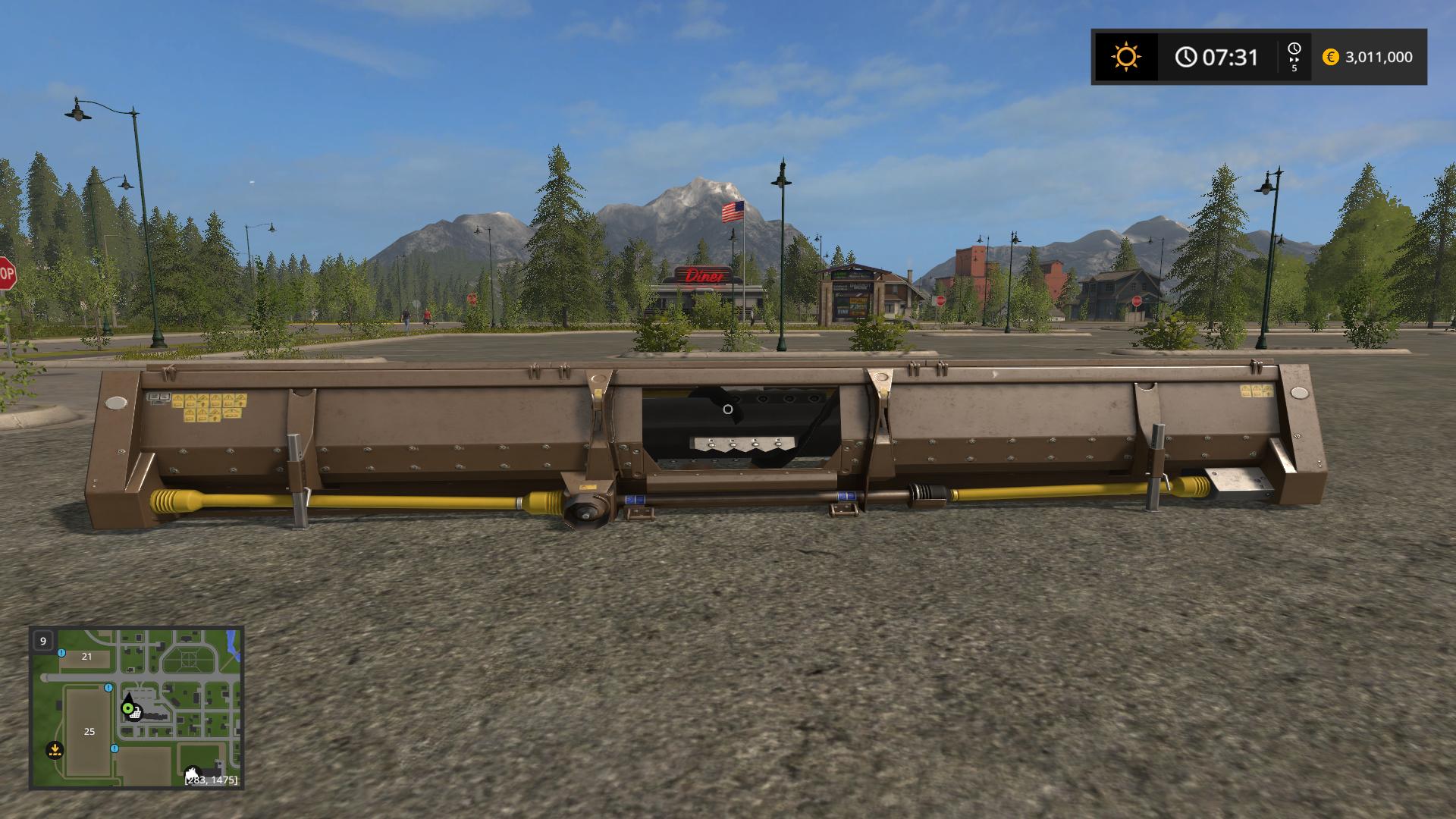
Task: Select field 21 on the minimap
Action: pyautogui.click(x=86, y=657)
